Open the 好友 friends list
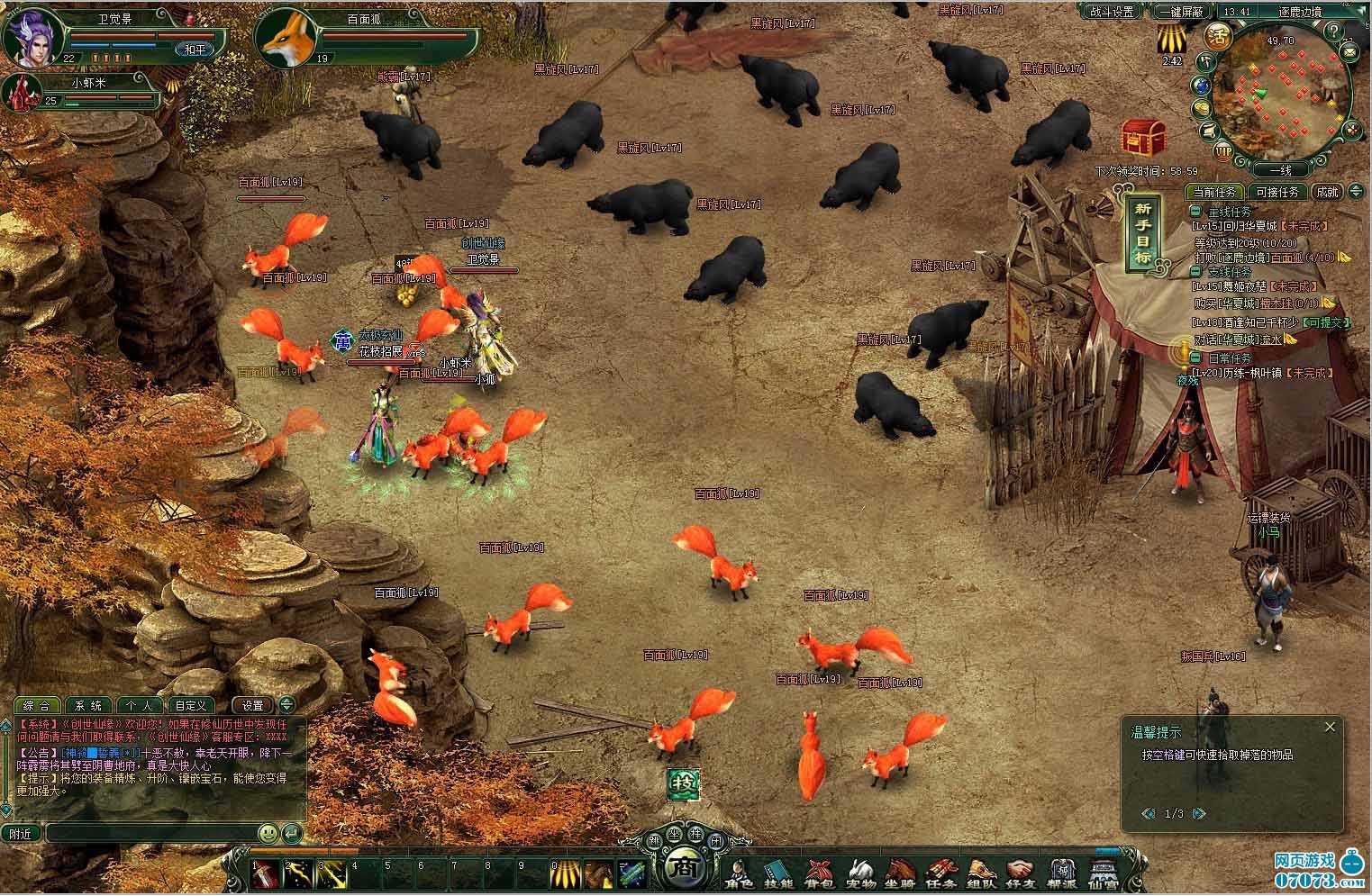The image size is (1372, 896). (x=1021, y=873)
